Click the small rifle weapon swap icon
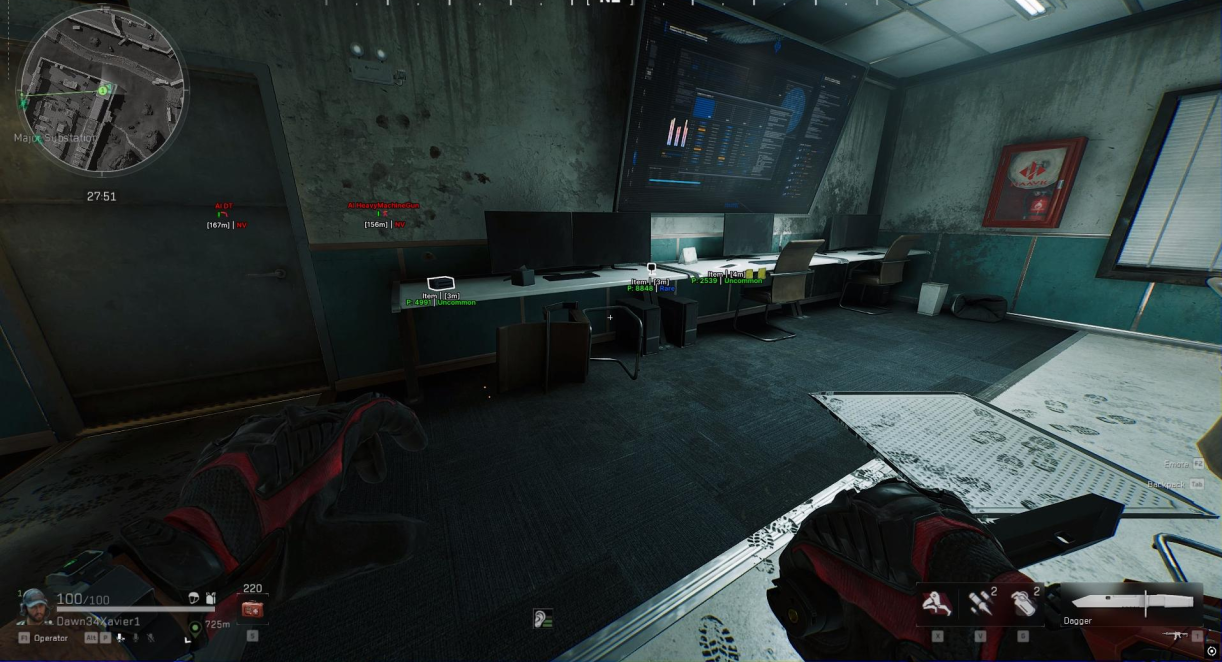The image size is (1222, 662). pos(1176,635)
